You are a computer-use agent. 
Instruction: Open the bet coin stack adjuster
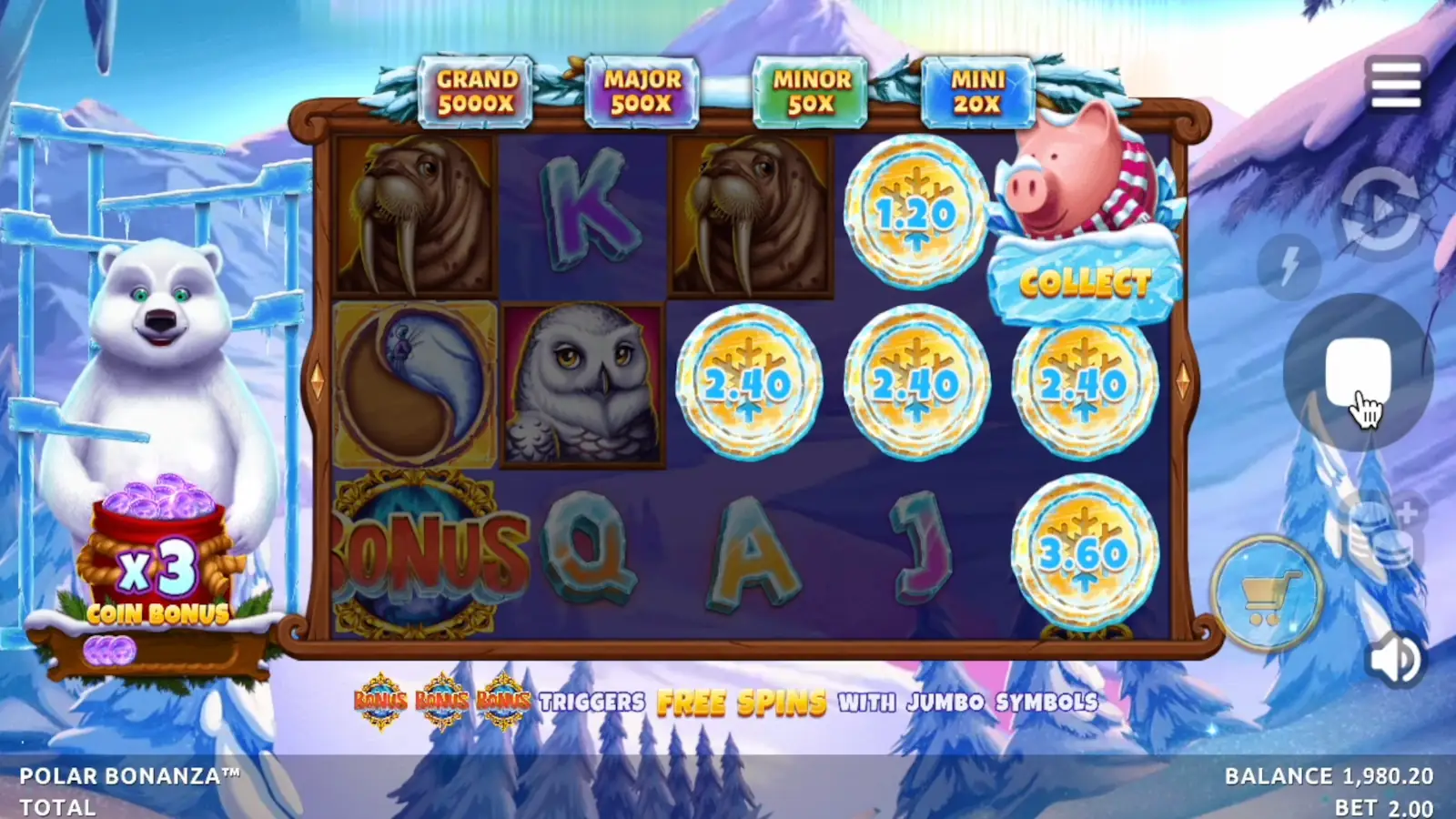[x=1380, y=528]
